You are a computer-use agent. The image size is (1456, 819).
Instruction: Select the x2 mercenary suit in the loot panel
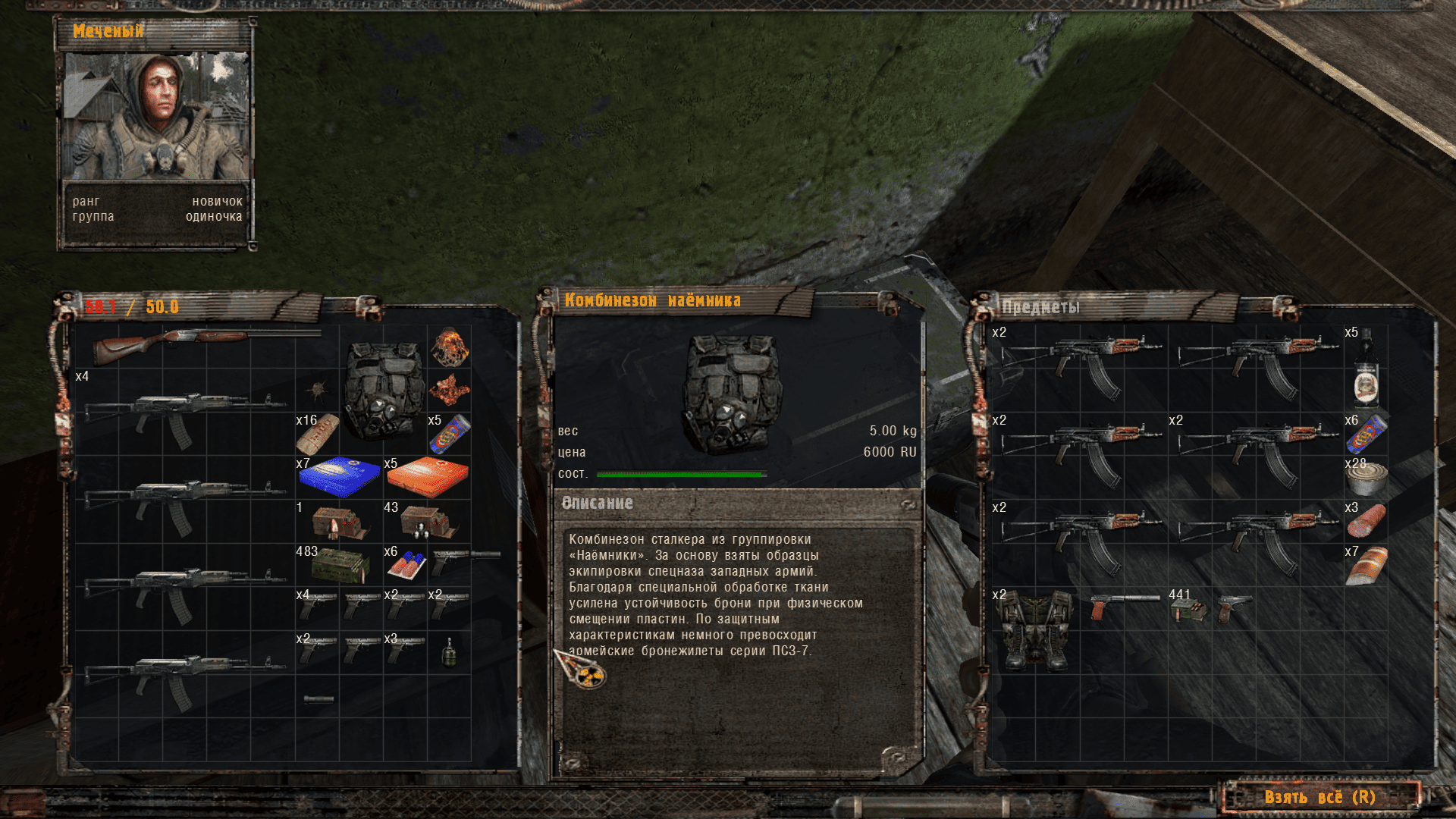coord(1035,629)
